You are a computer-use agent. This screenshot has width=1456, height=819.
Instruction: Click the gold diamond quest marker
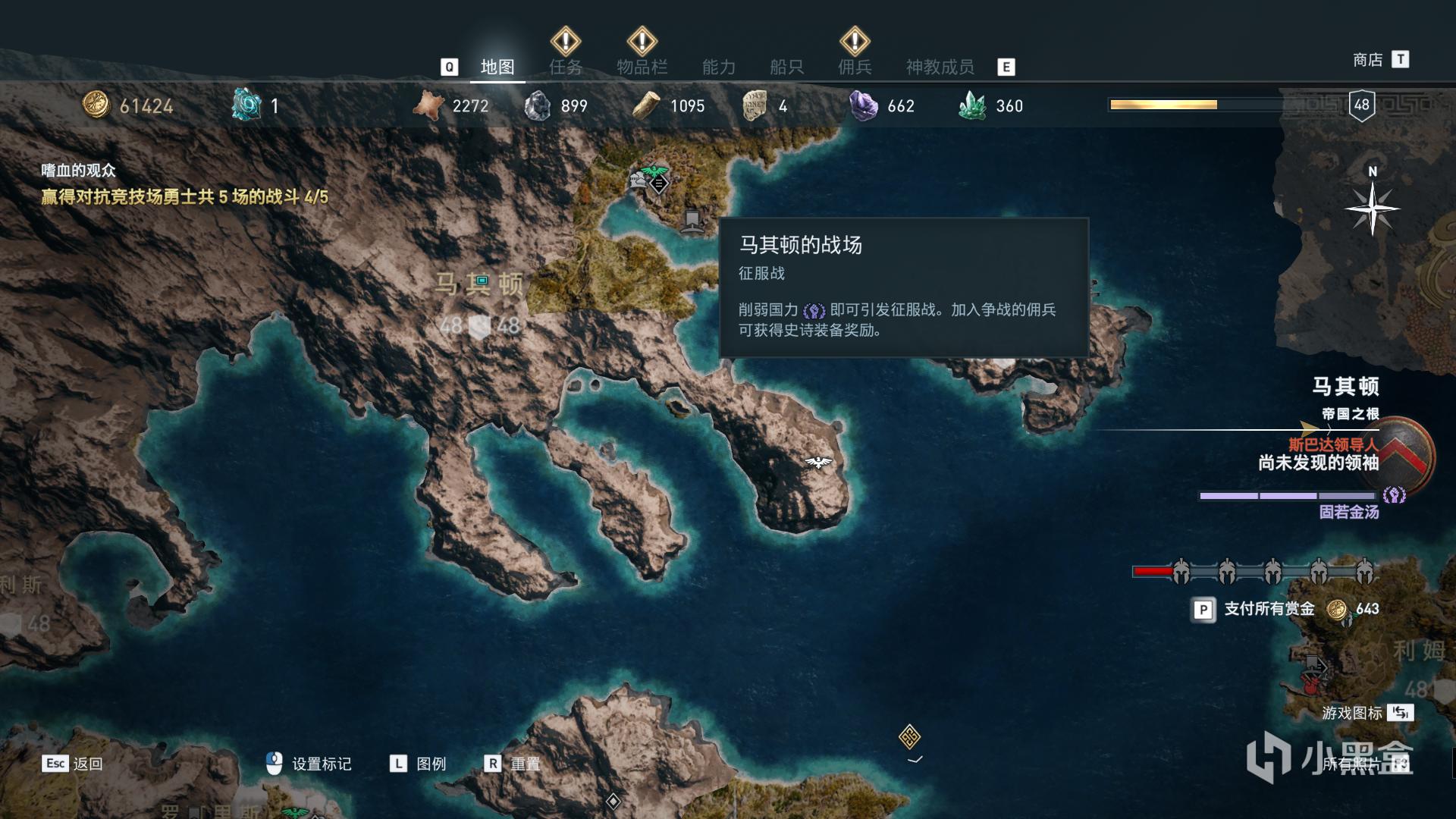[x=909, y=736]
